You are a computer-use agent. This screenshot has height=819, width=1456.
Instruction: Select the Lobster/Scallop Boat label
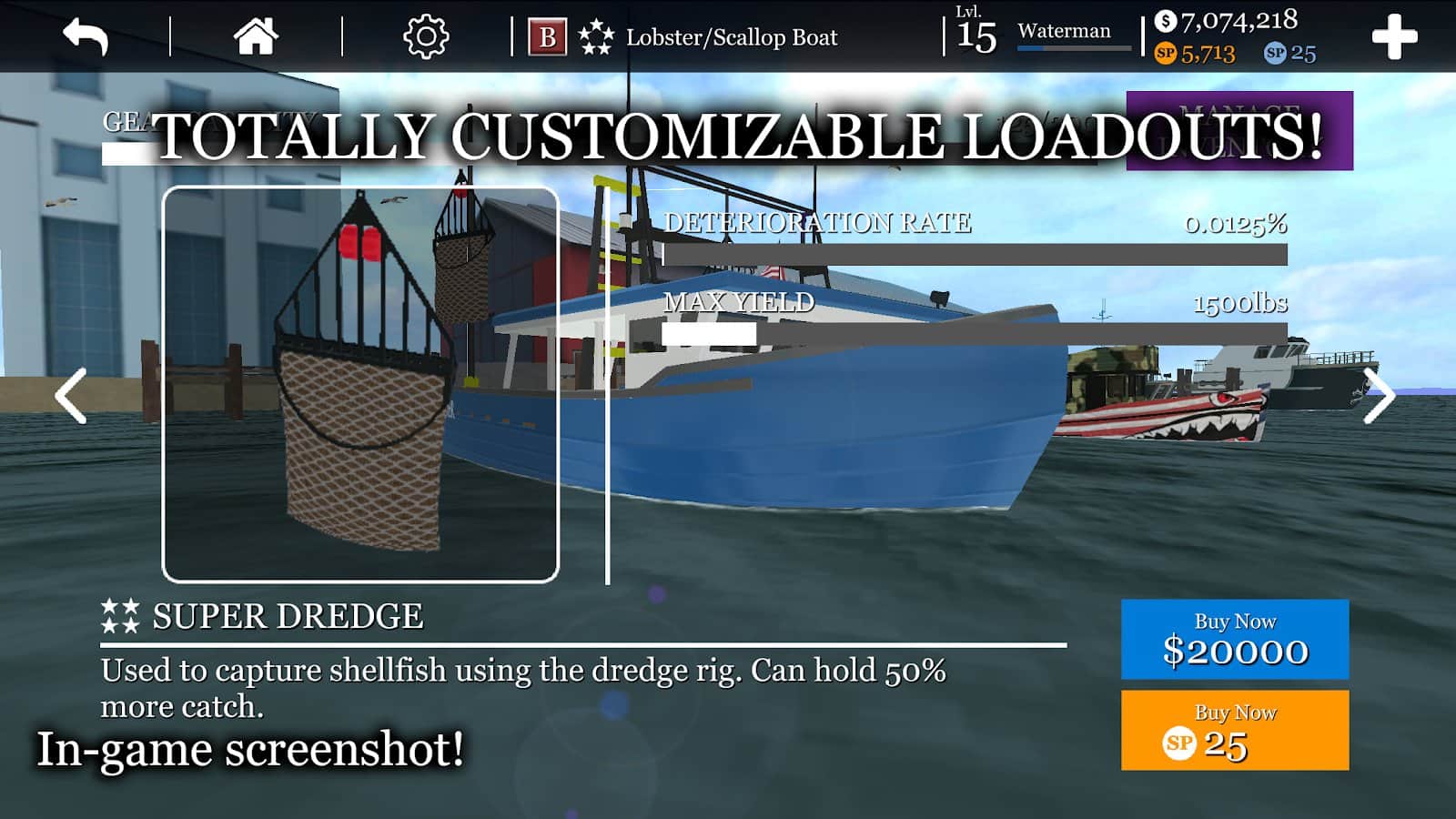[x=731, y=37]
